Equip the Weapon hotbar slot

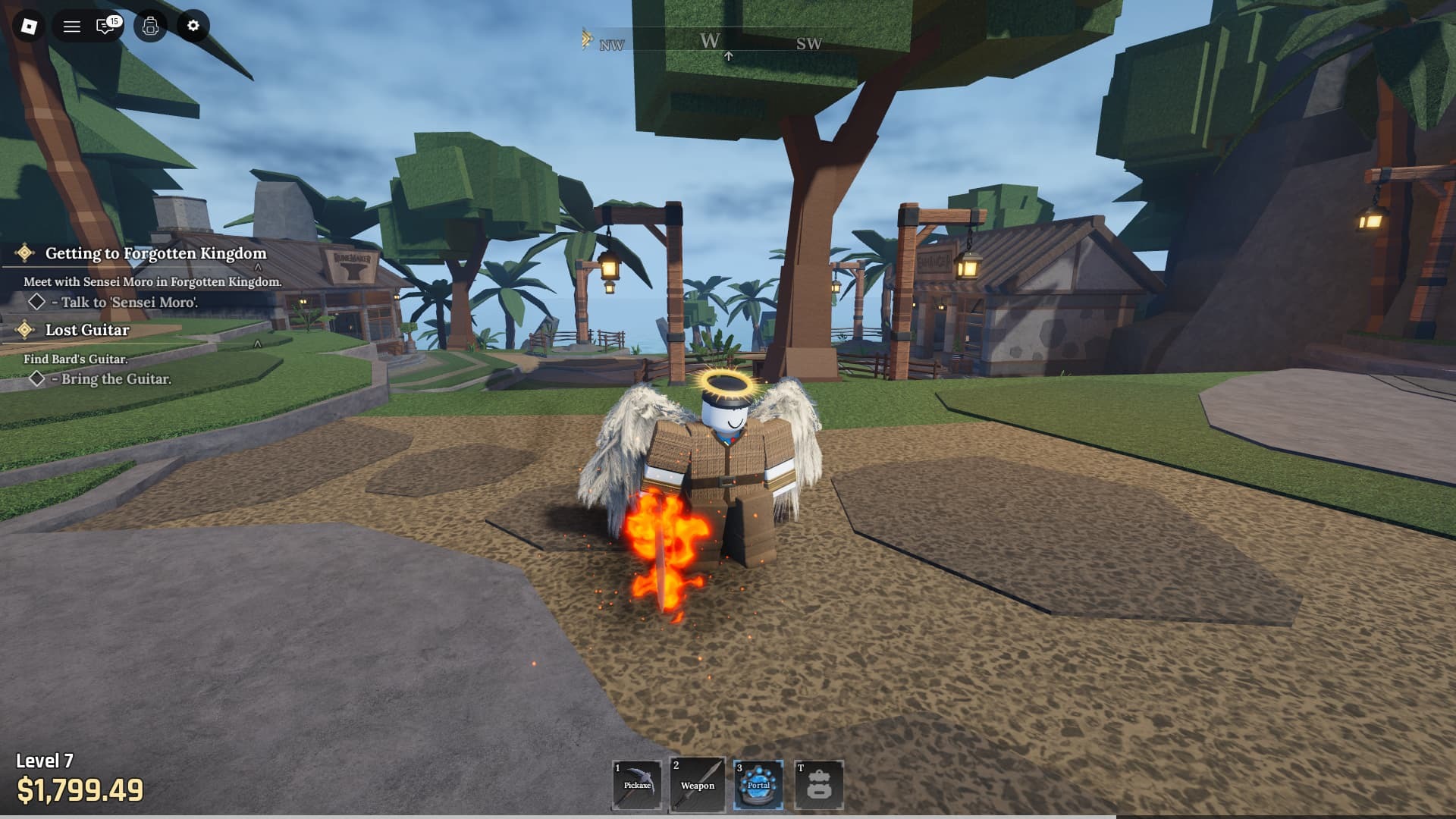click(698, 785)
